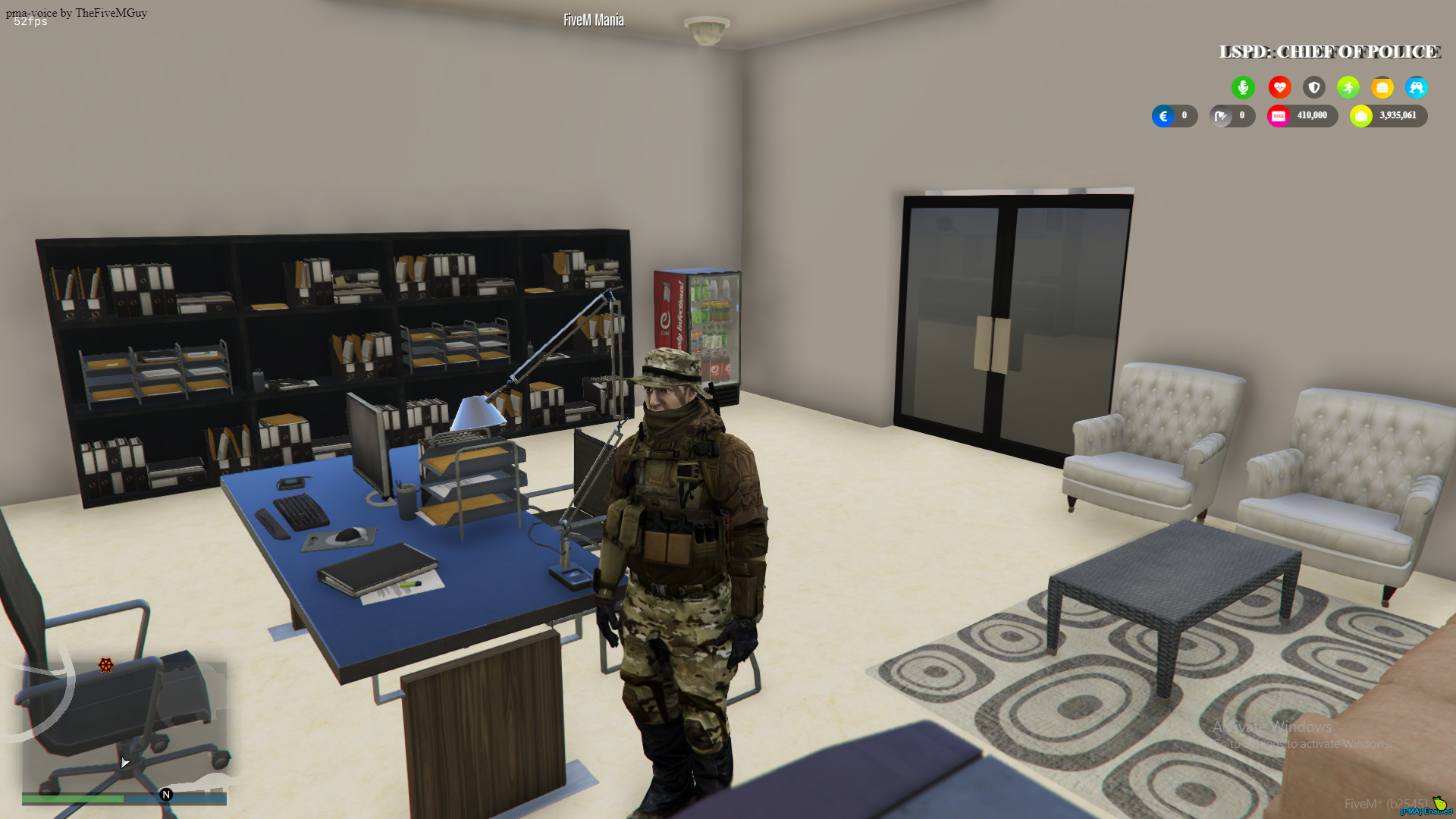The image size is (1456, 819).
Task: Click the gray dirty money flag icon
Action: point(1221,116)
